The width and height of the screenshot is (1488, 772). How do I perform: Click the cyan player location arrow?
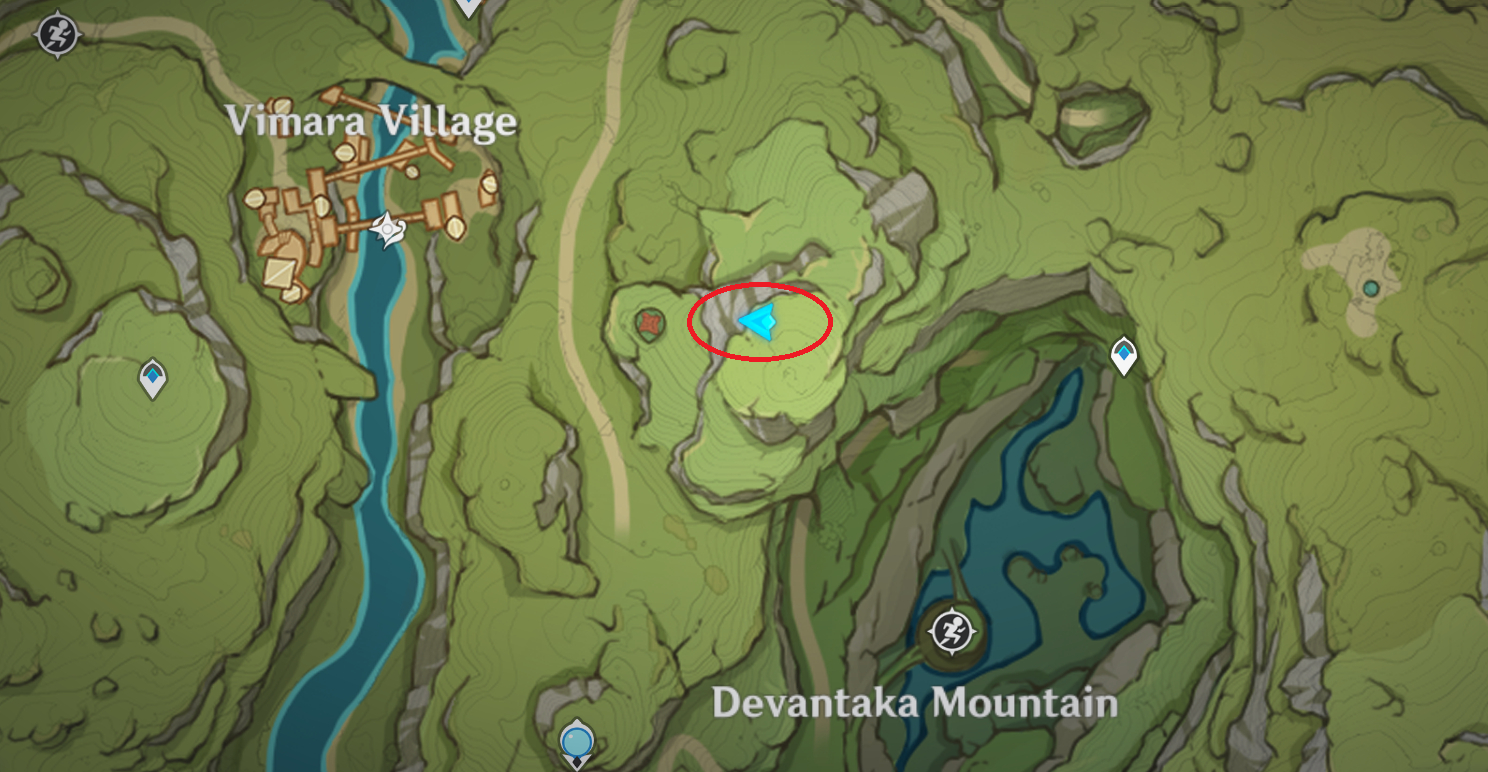click(x=758, y=321)
